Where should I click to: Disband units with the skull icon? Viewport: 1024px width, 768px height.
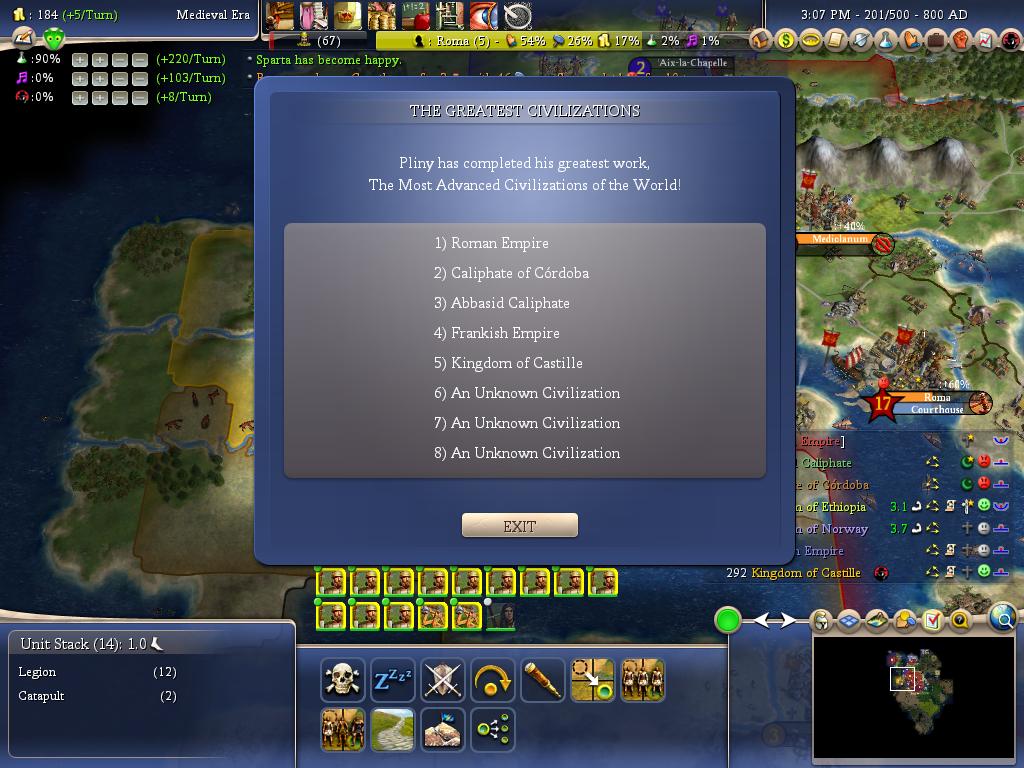342,681
